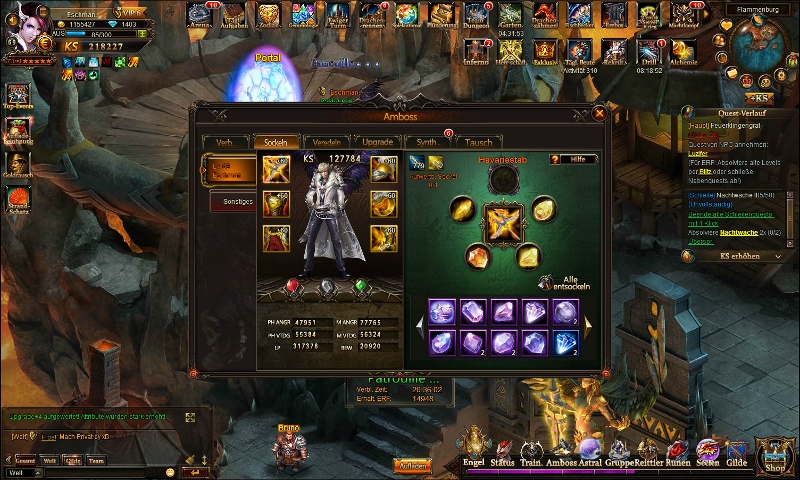Open the Synth. tab

pyautogui.click(x=427, y=142)
